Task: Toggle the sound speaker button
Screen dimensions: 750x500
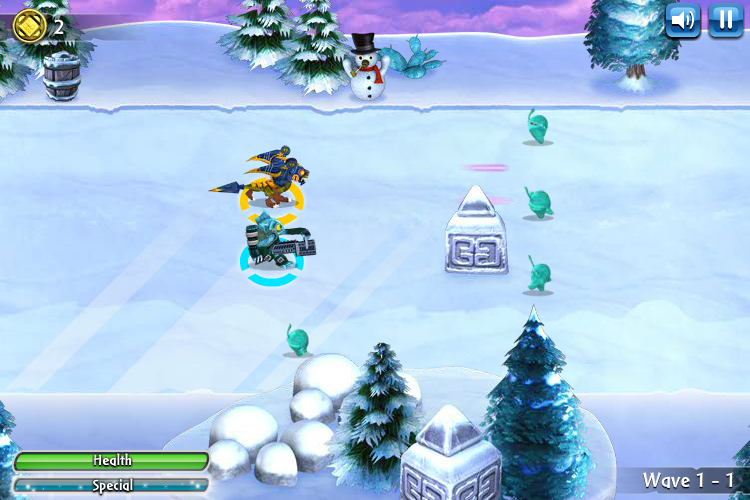Action: (683, 20)
